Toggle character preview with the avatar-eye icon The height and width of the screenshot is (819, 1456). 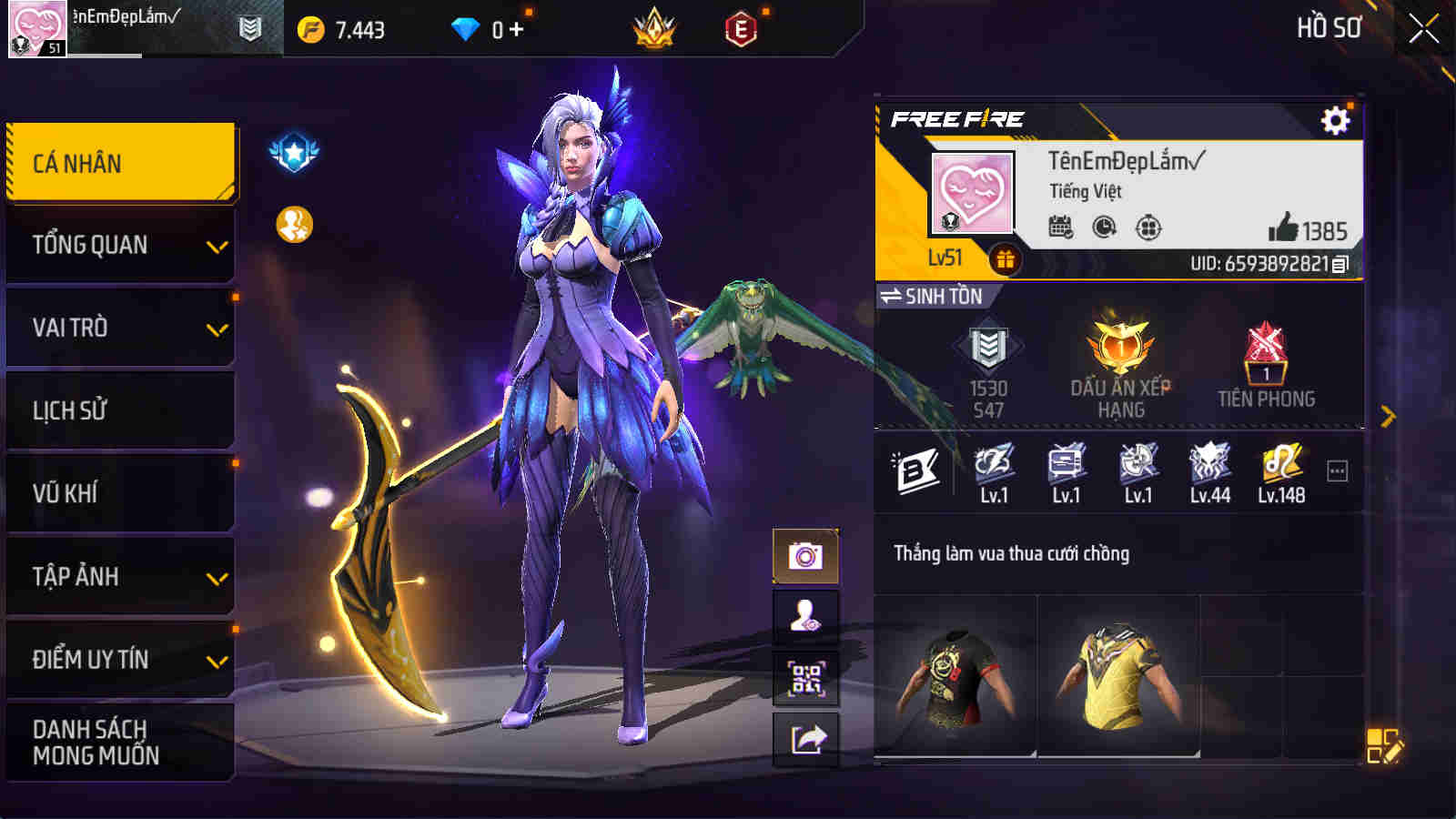[804, 614]
